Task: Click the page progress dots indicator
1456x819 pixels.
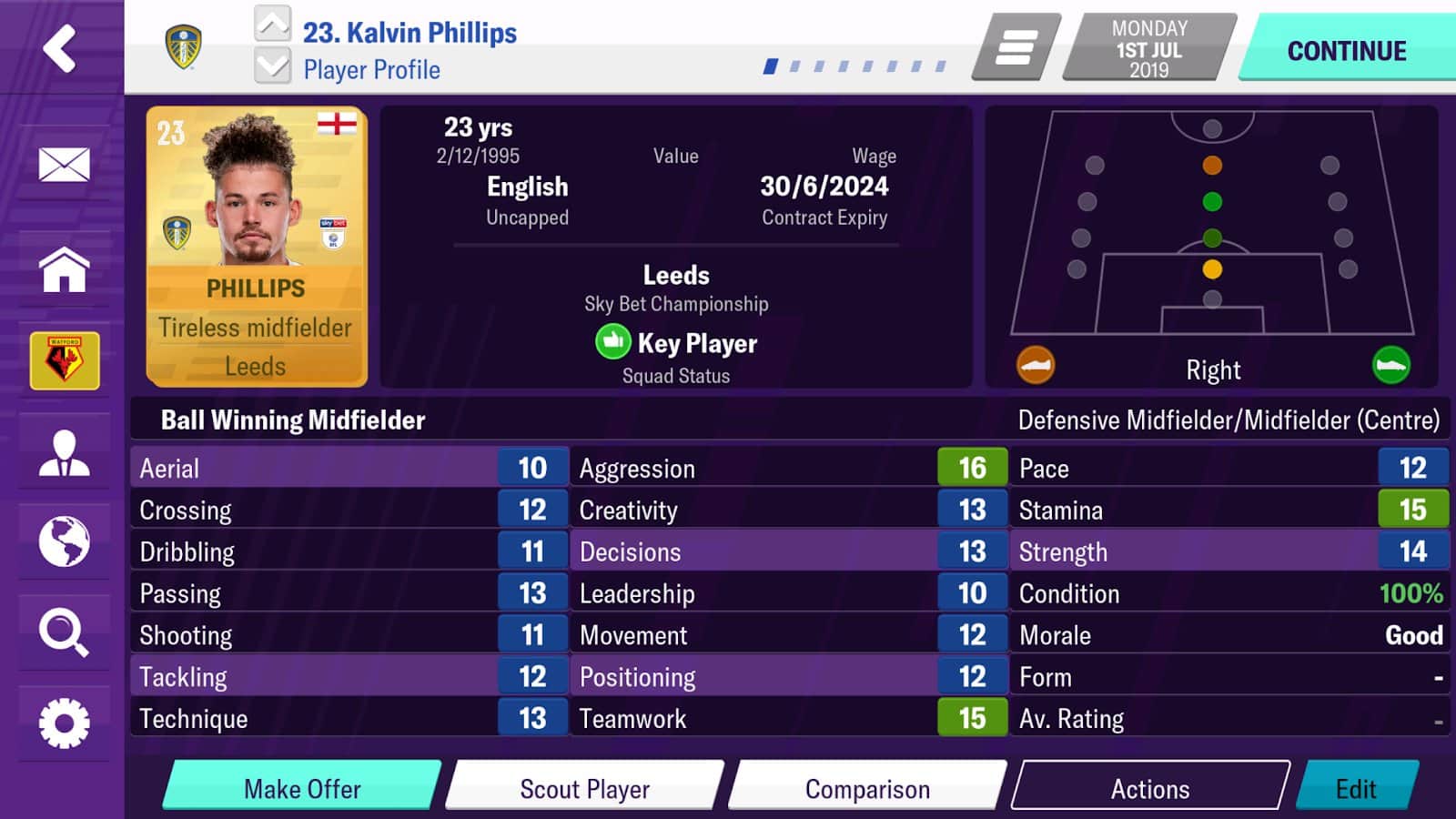Action: pyautogui.click(x=855, y=64)
